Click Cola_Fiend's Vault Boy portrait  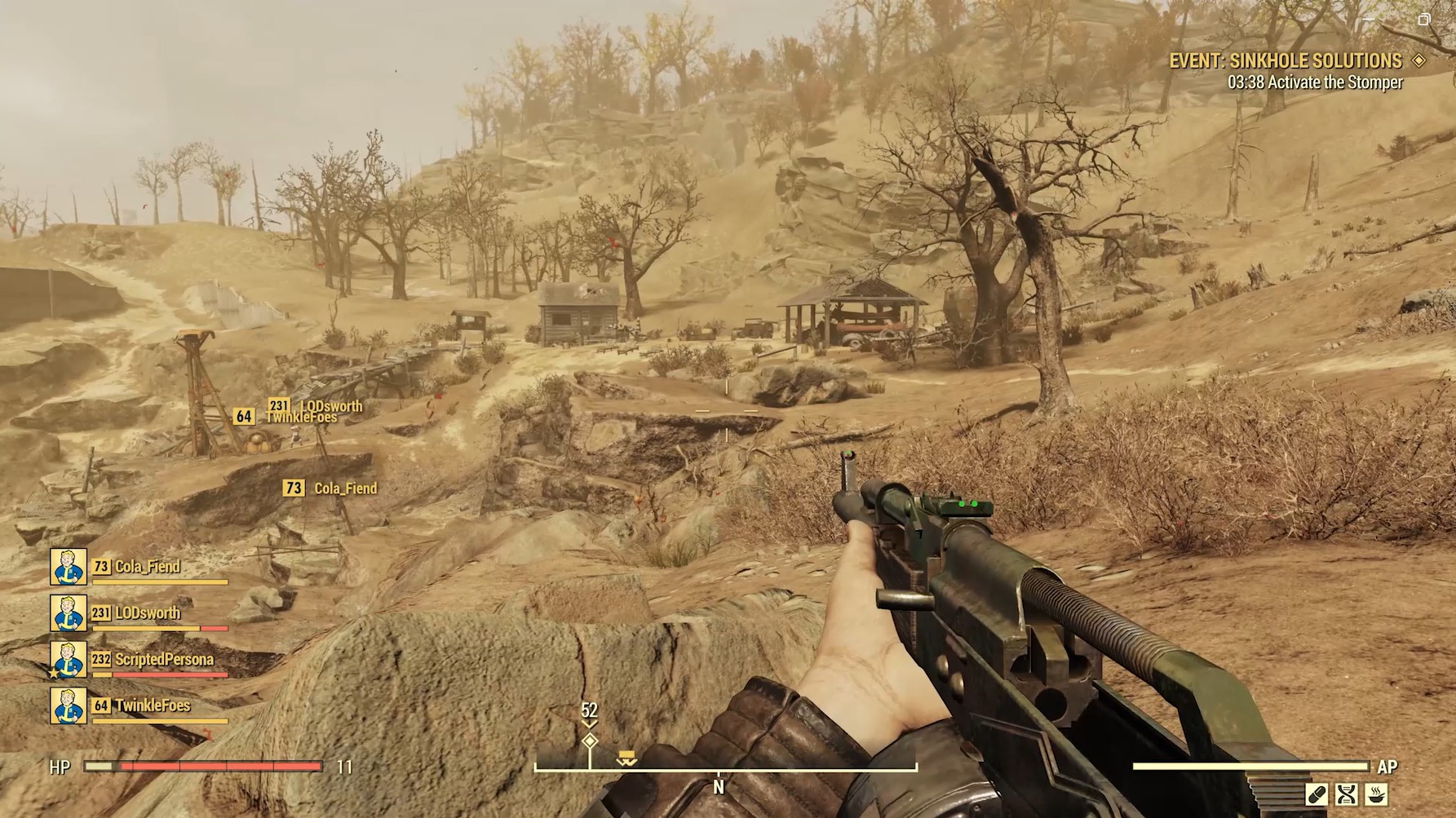(x=69, y=568)
